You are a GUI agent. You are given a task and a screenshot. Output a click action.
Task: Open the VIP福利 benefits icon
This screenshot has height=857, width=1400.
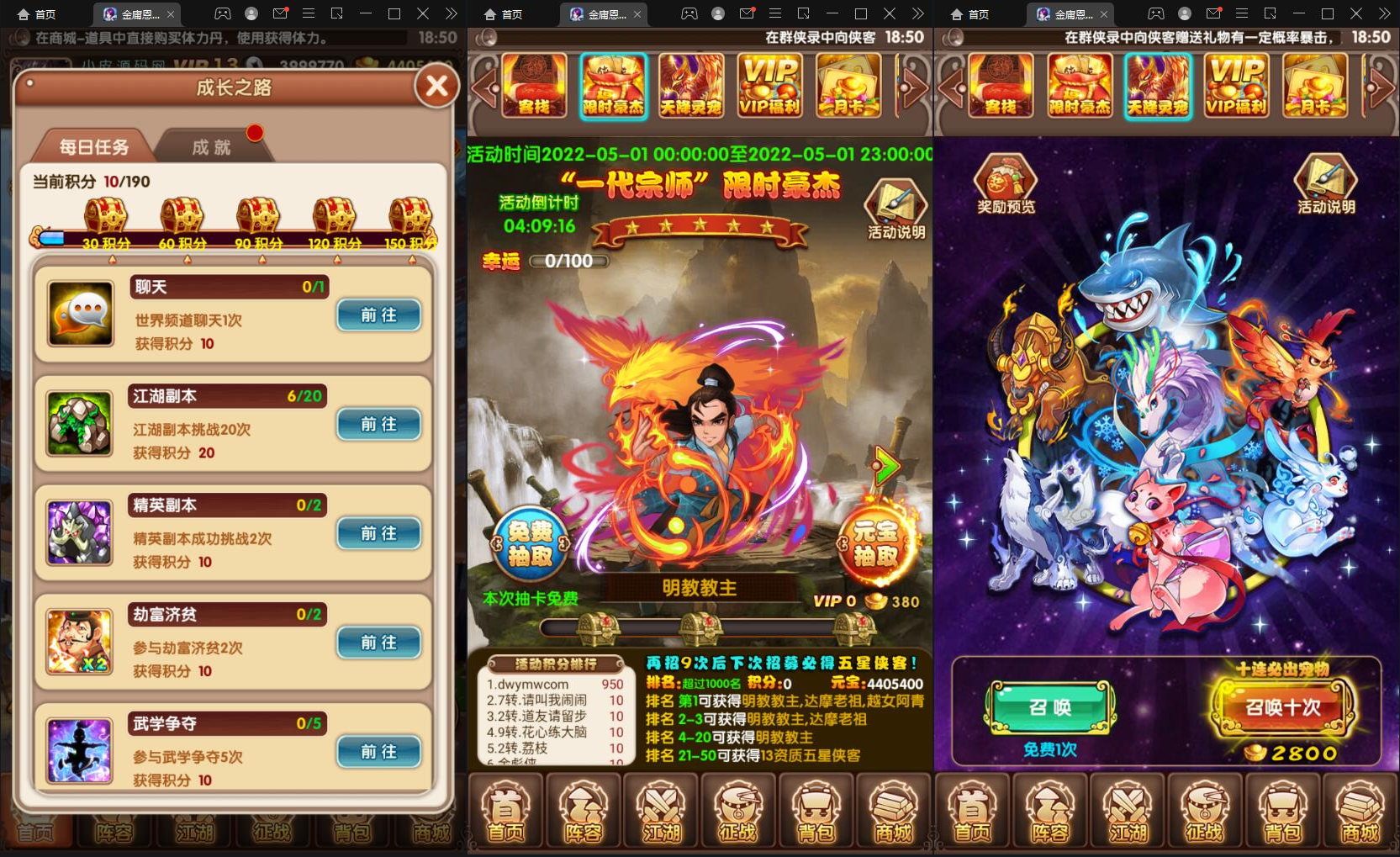pyautogui.click(x=769, y=87)
